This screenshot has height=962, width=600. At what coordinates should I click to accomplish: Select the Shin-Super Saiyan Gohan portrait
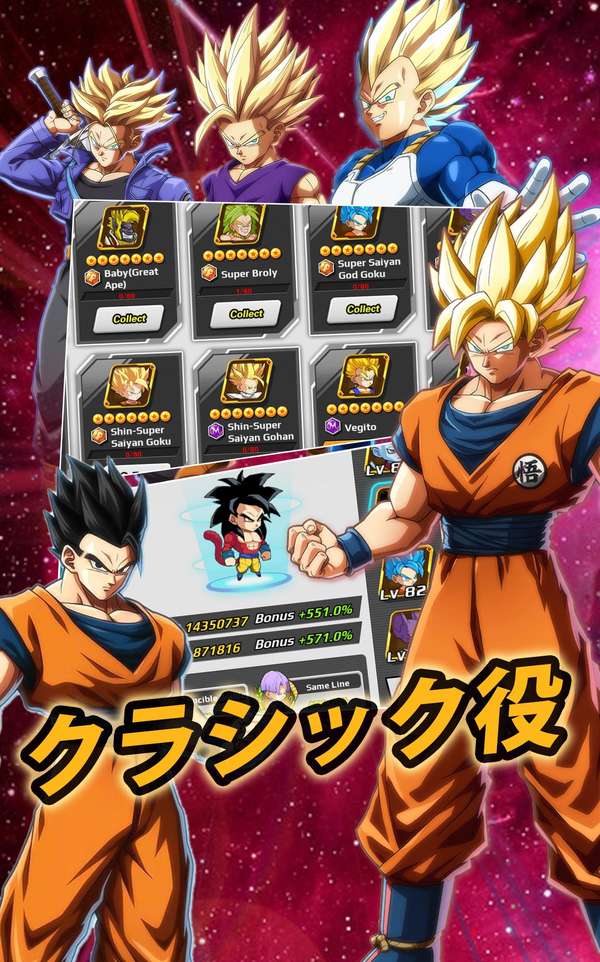(247, 380)
